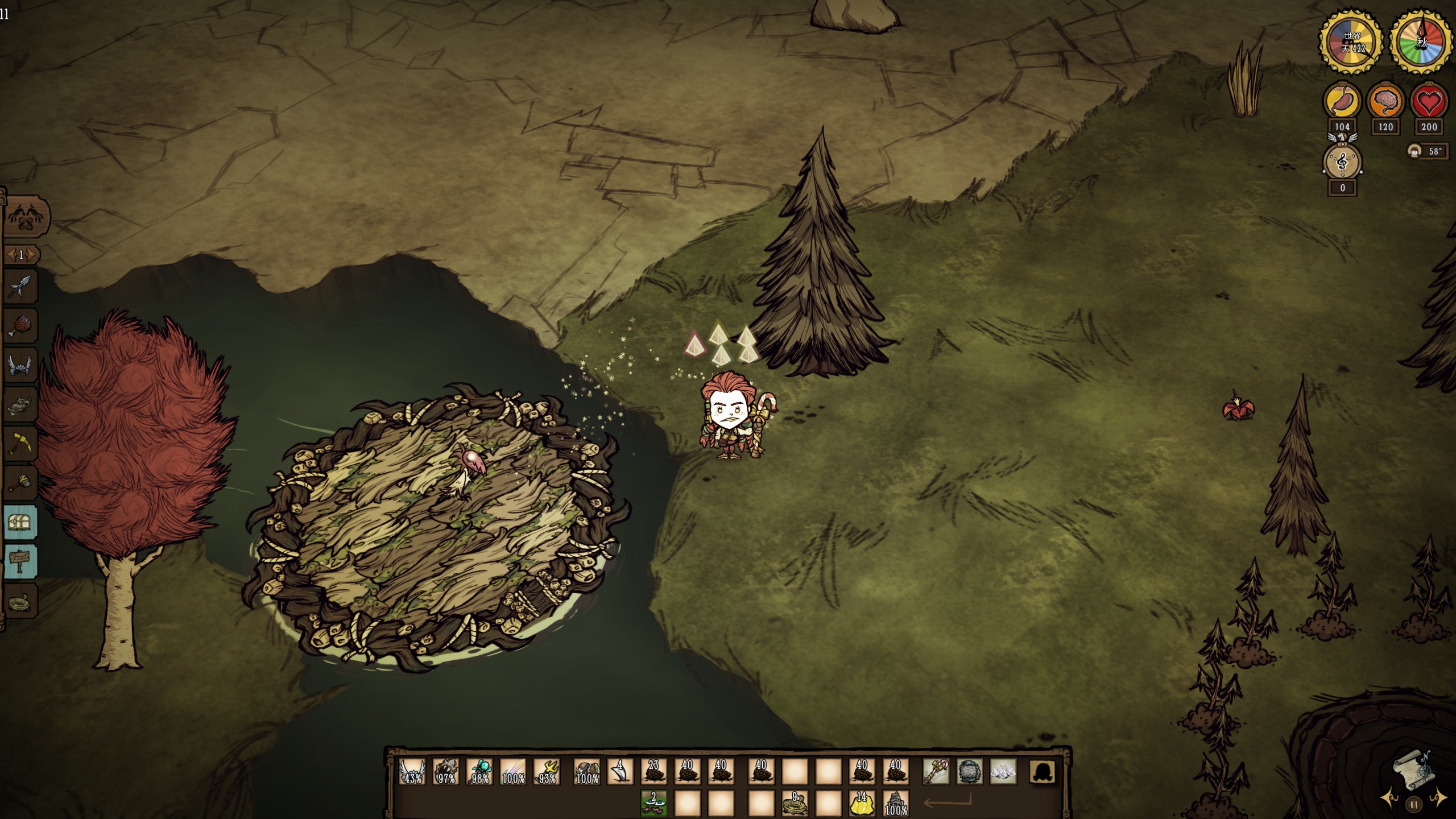Choose the hammer recipe
1456x819 pixels.
click(21, 482)
